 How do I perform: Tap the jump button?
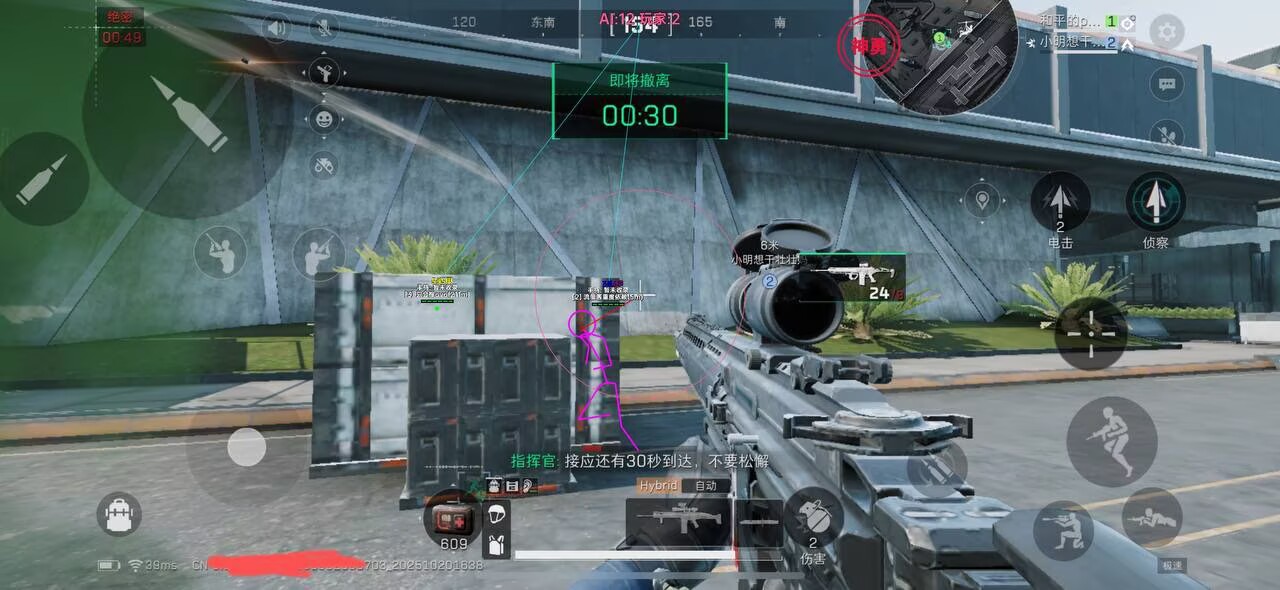pyautogui.click(x=1111, y=441)
